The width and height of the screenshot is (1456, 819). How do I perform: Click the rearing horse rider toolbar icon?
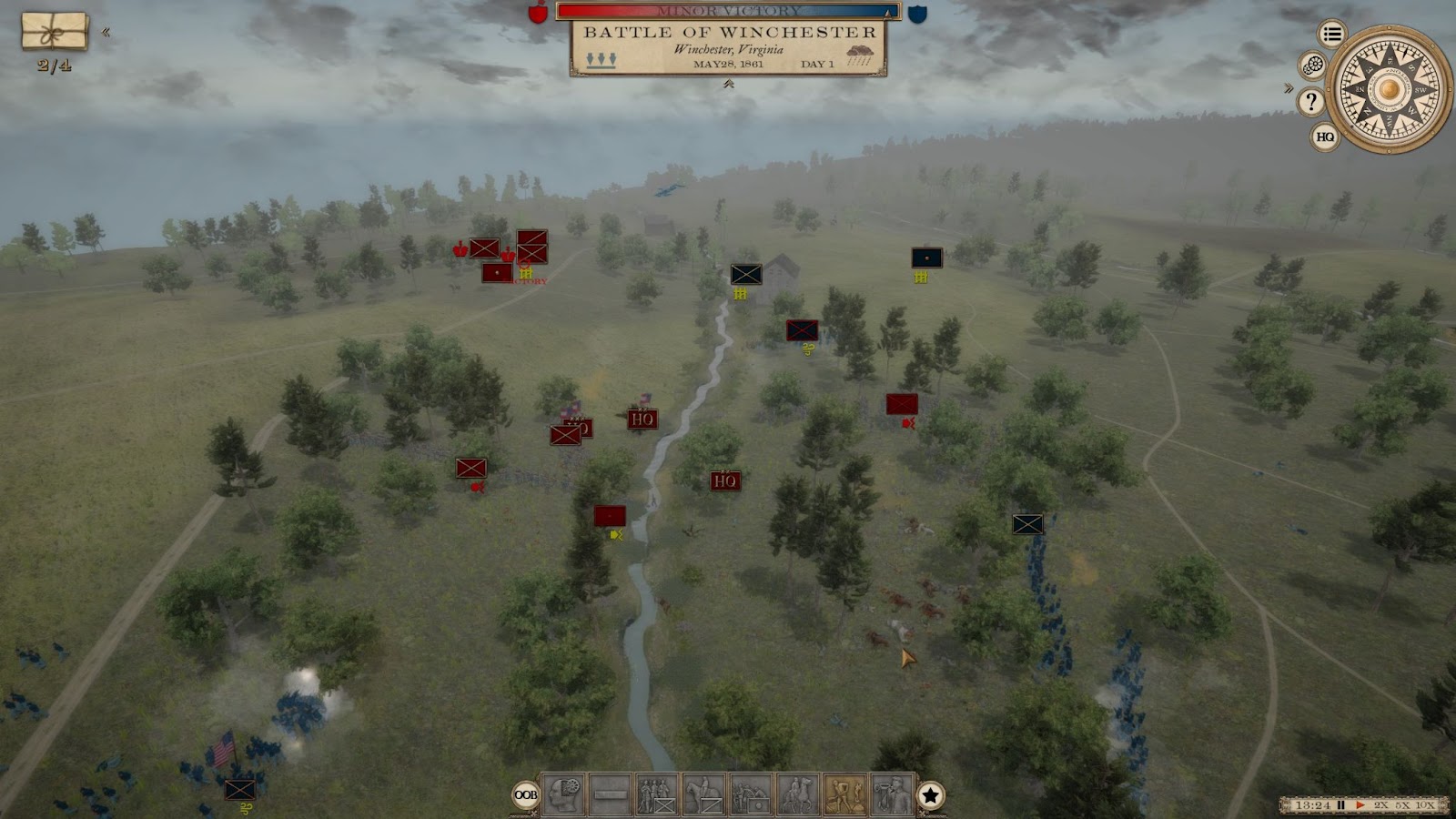(798, 794)
